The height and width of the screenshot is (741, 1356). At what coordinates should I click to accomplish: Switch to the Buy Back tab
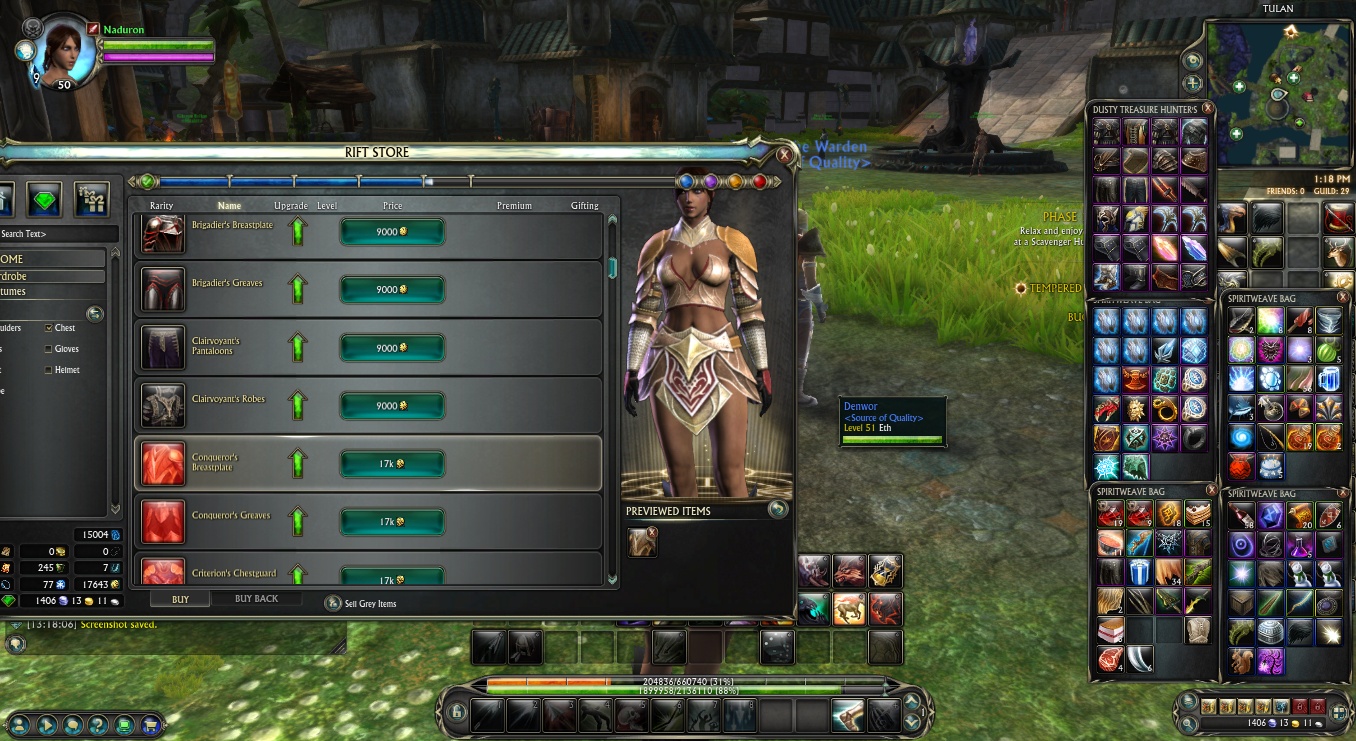pos(256,599)
